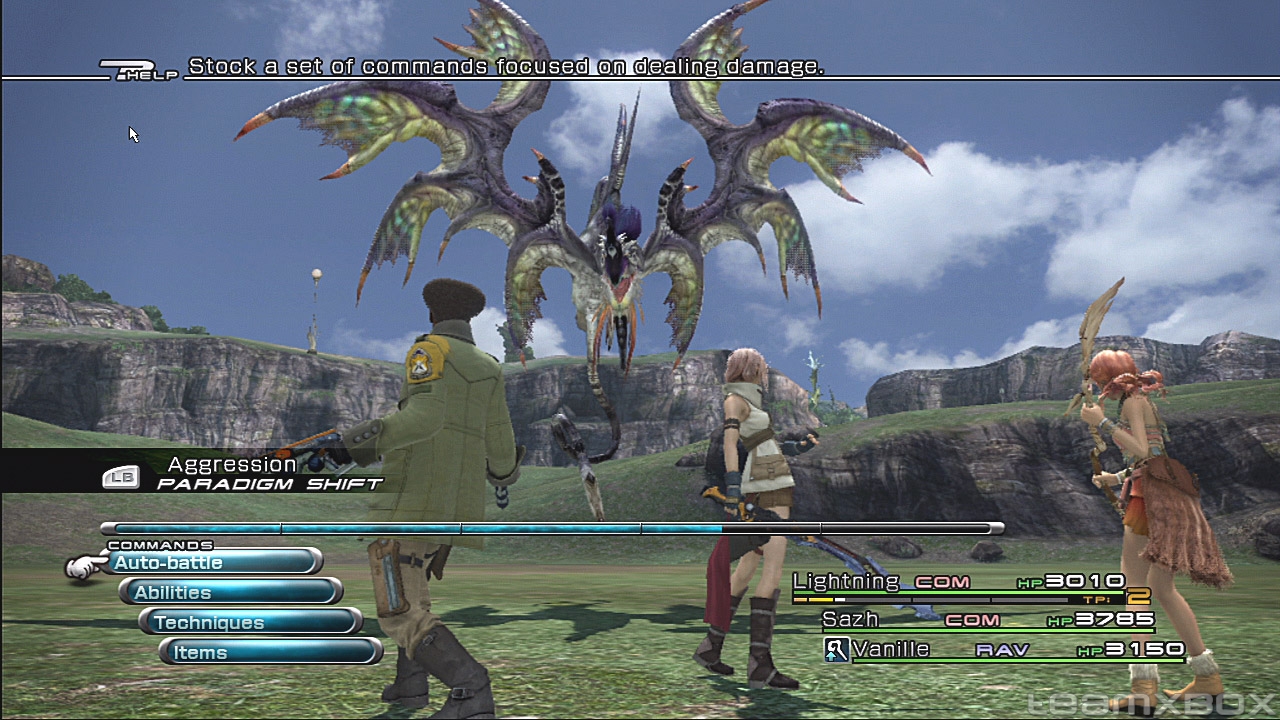The width and height of the screenshot is (1280, 720).
Task: Open the Items command menu
Action: [x=272, y=653]
